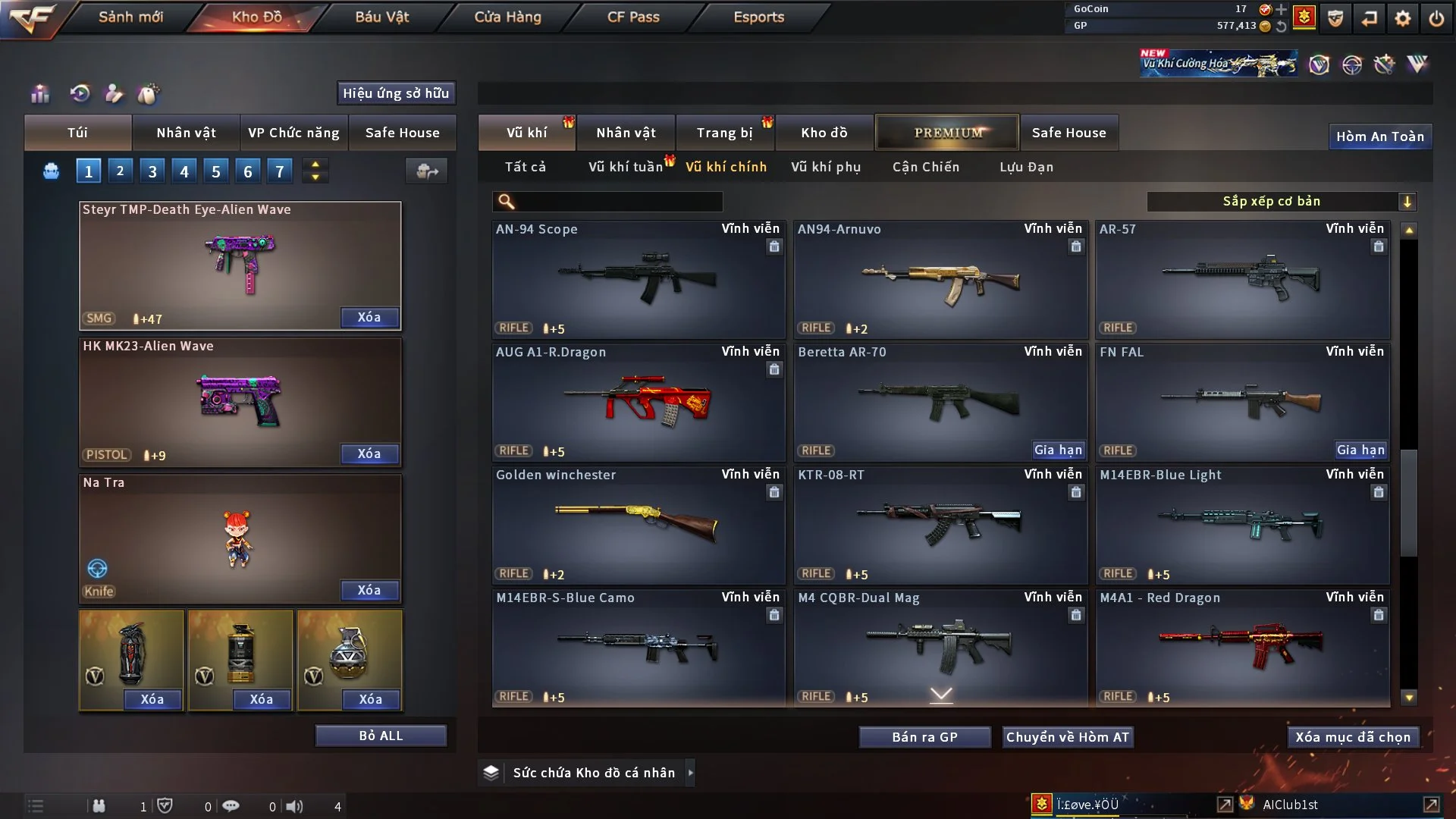This screenshot has width=1456, height=819.
Task: Select the Nhân vật tab beside Túi
Action: coord(186,133)
